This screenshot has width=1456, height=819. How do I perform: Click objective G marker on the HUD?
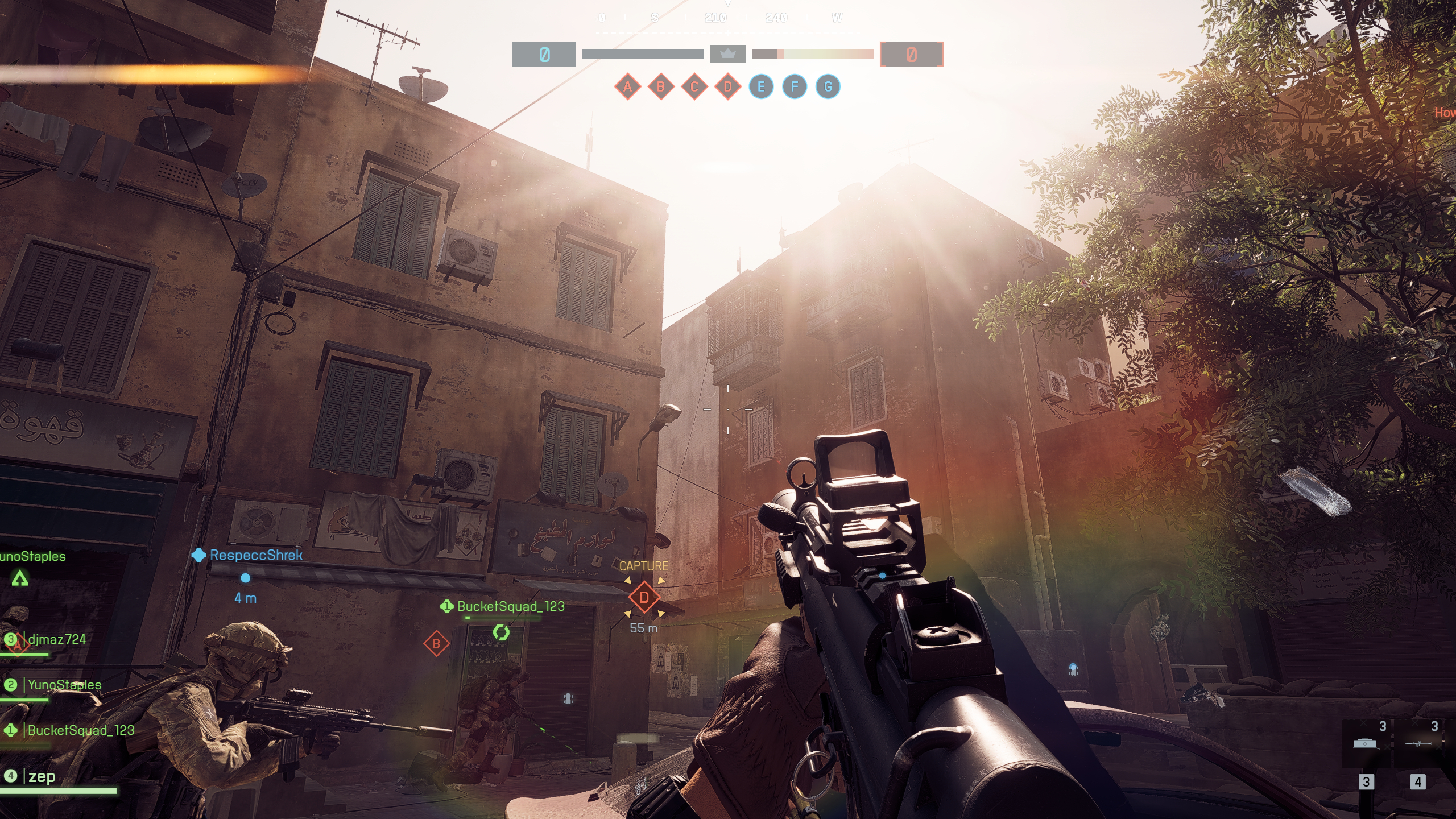click(829, 87)
